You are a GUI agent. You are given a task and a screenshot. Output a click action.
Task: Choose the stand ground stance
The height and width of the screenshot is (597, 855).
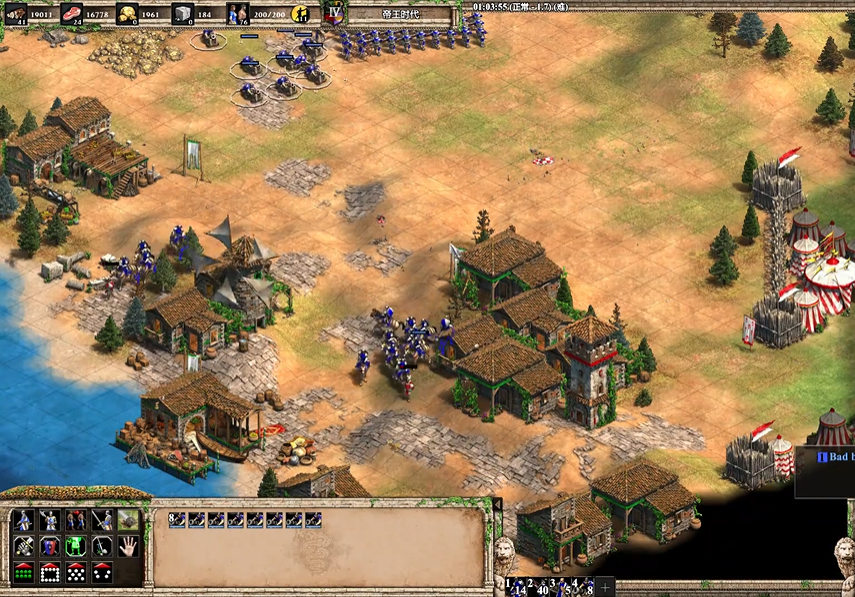pos(75,520)
